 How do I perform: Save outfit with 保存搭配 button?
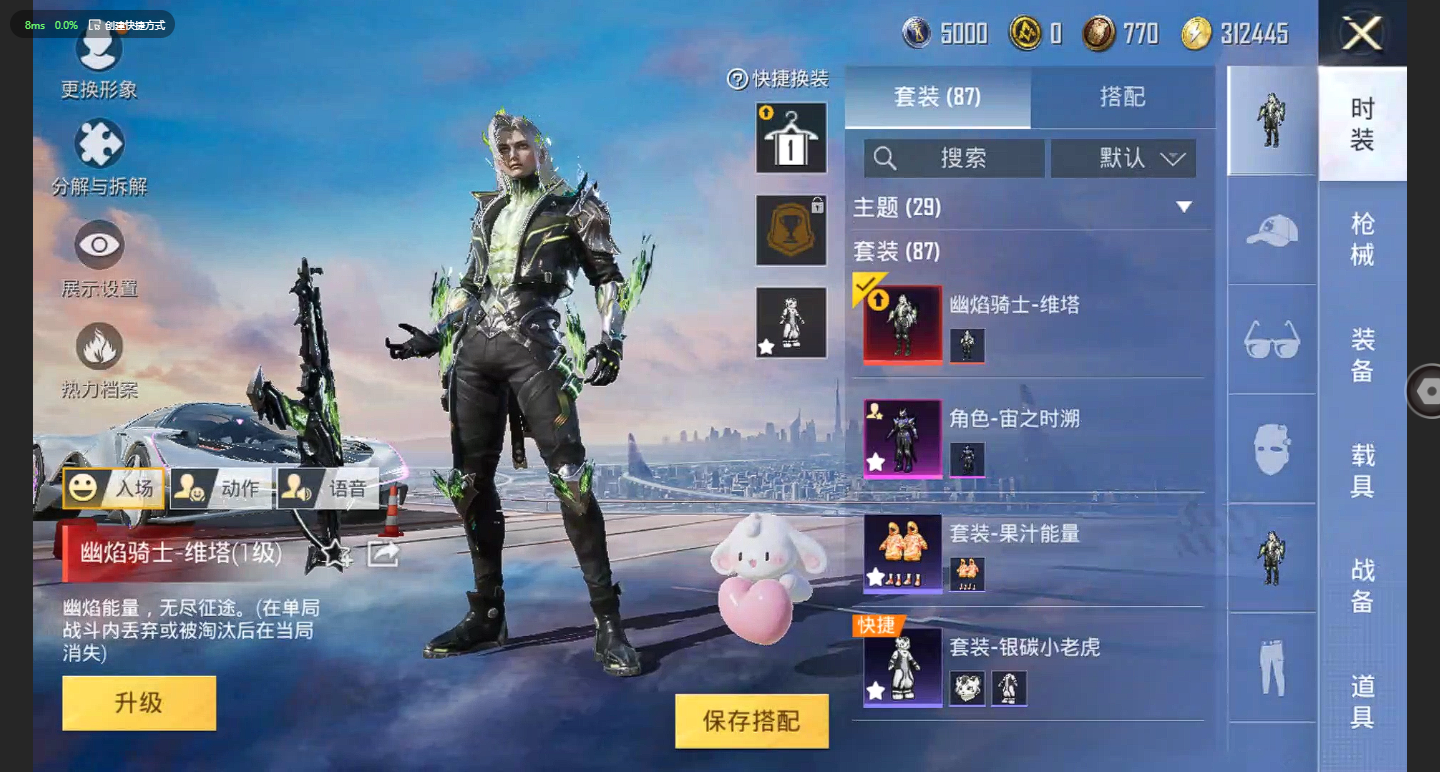(752, 721)
